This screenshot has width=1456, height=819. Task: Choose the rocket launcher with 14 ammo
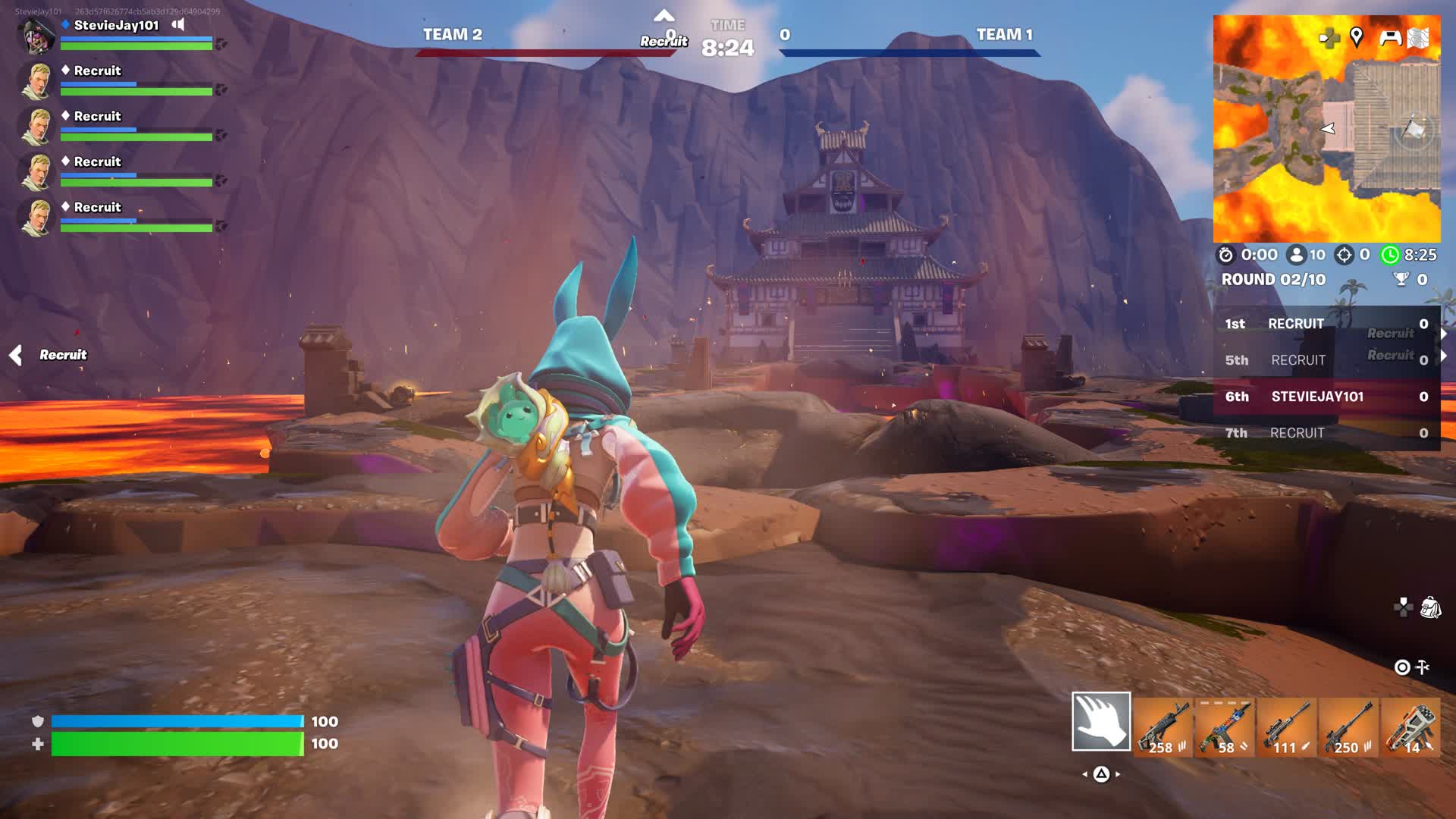coord(1410,728)
